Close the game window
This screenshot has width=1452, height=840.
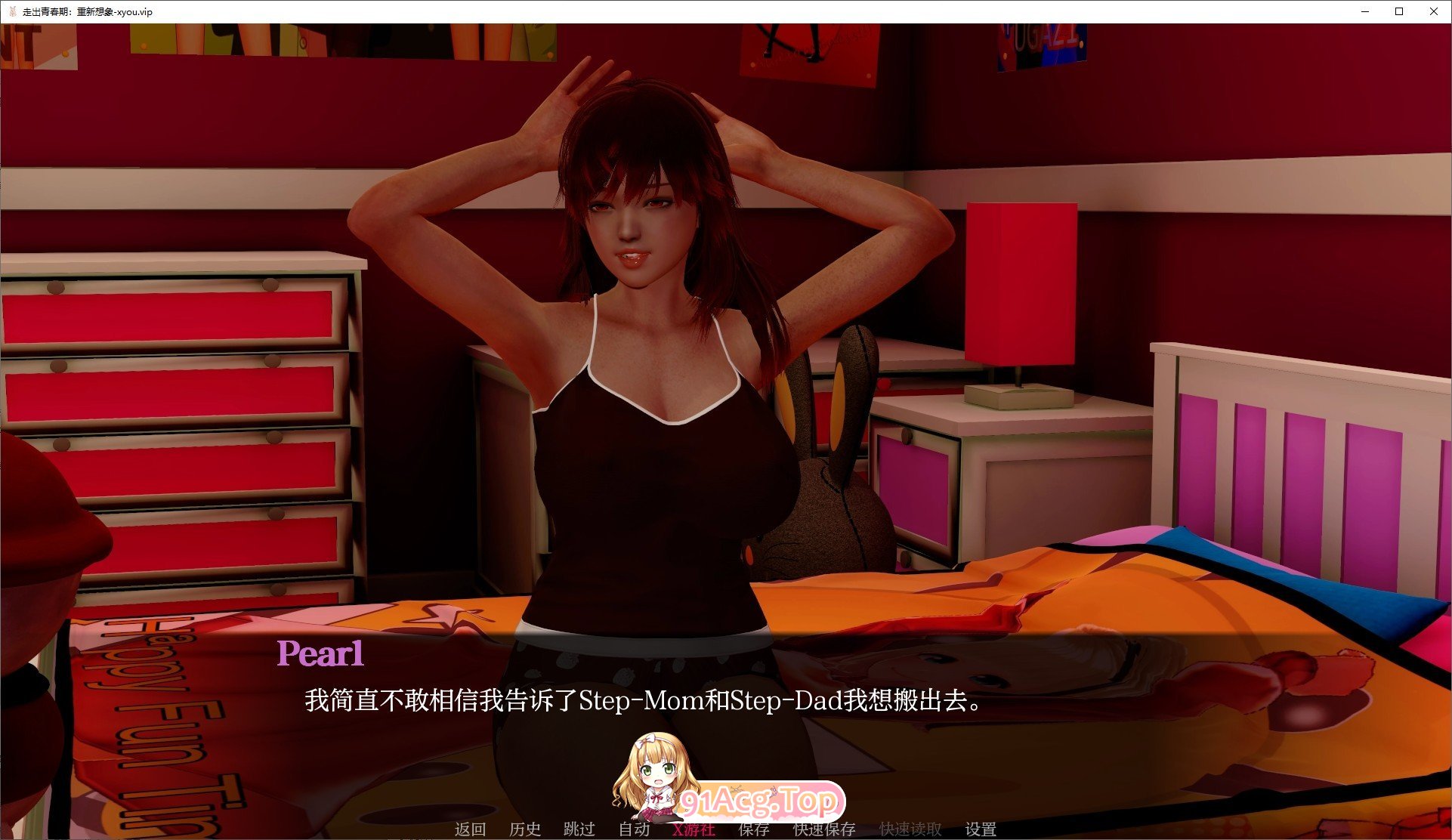click(x=1433, y=11)
